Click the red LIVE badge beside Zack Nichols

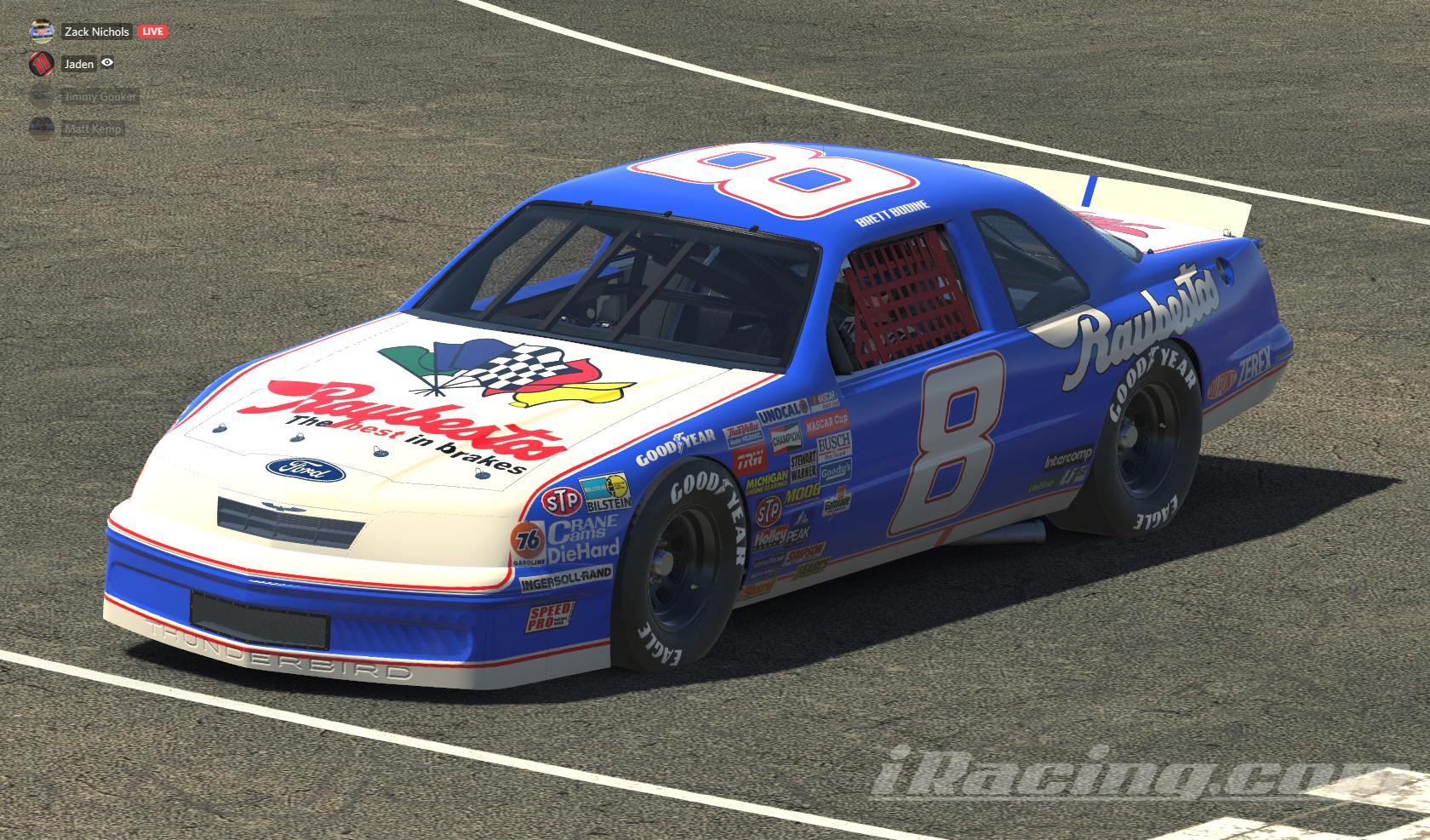tap(152, 31)
